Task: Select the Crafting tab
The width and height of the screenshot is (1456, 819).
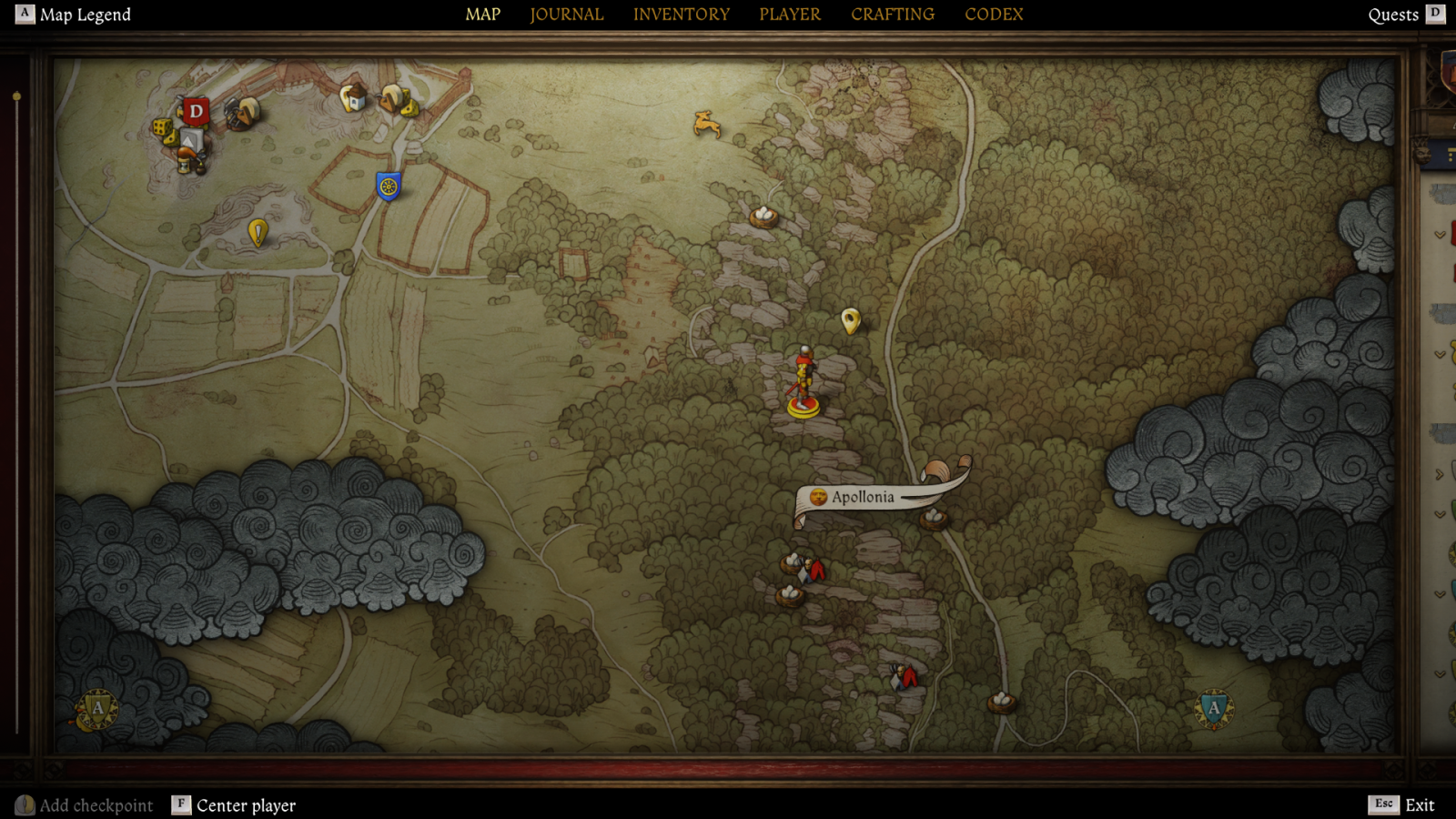Action: [x=892, y=15]
